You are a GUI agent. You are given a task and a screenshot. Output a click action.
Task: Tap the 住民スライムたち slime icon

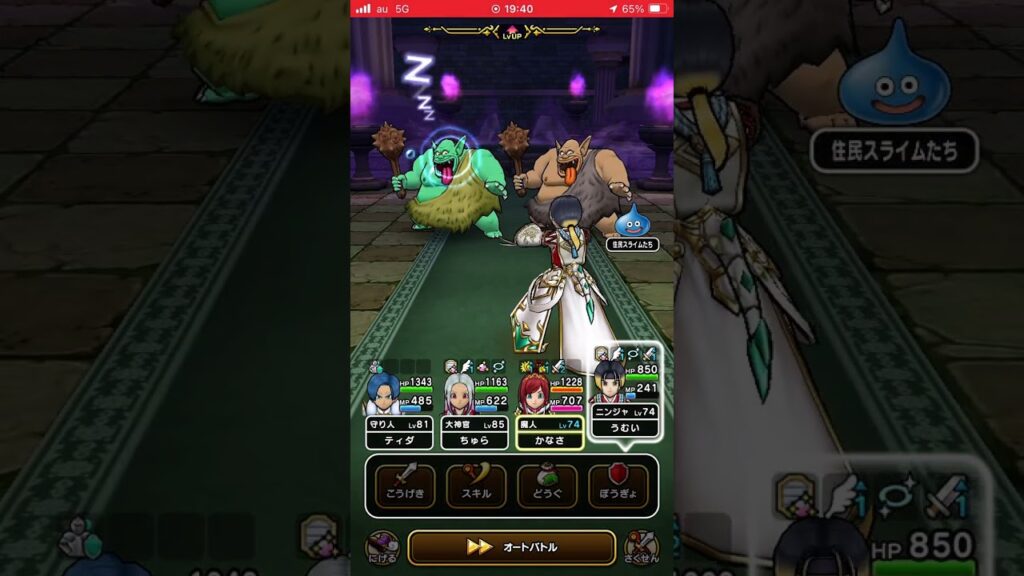632,222
